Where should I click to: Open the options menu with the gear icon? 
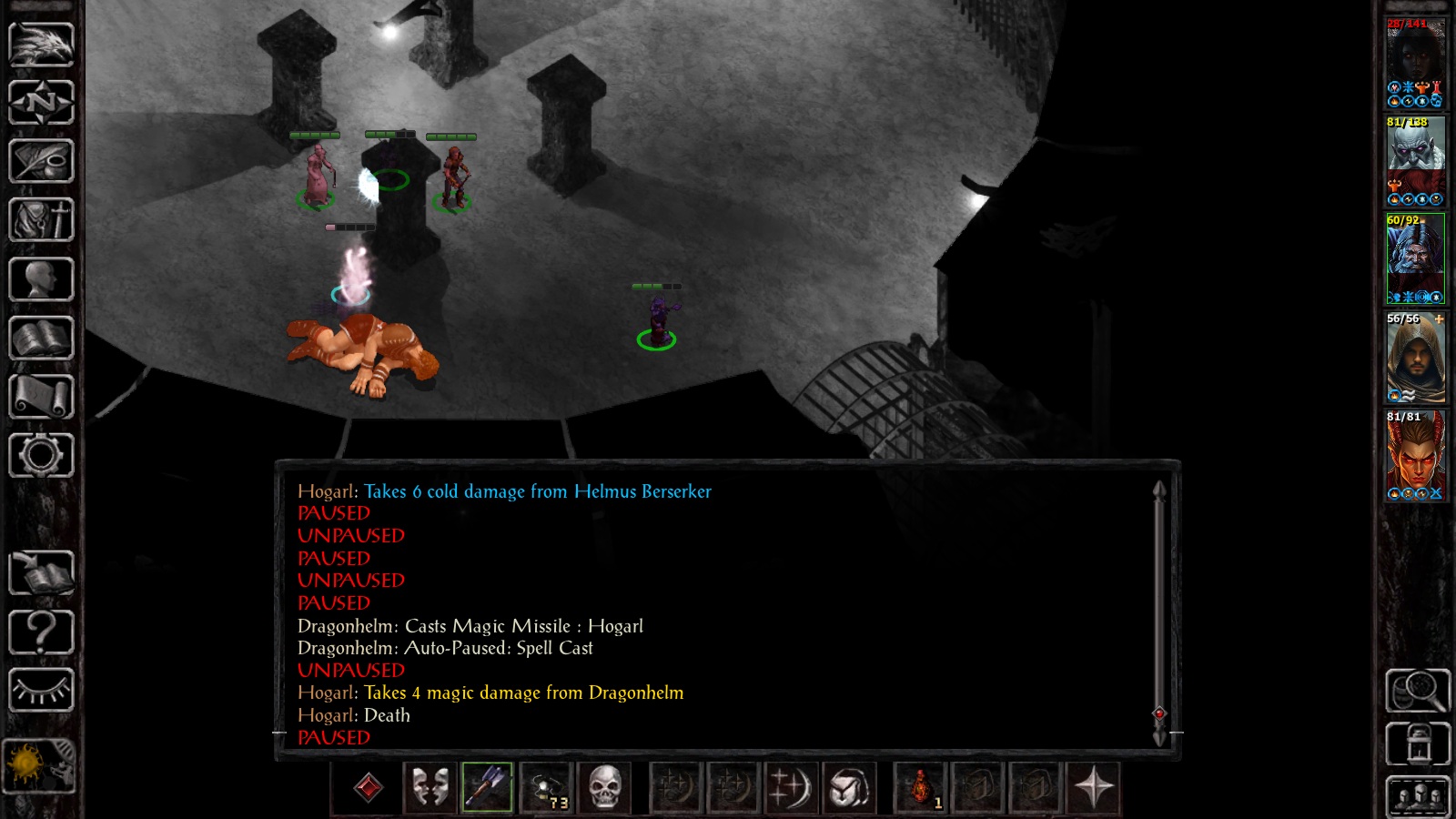click(x=41, y=456)
